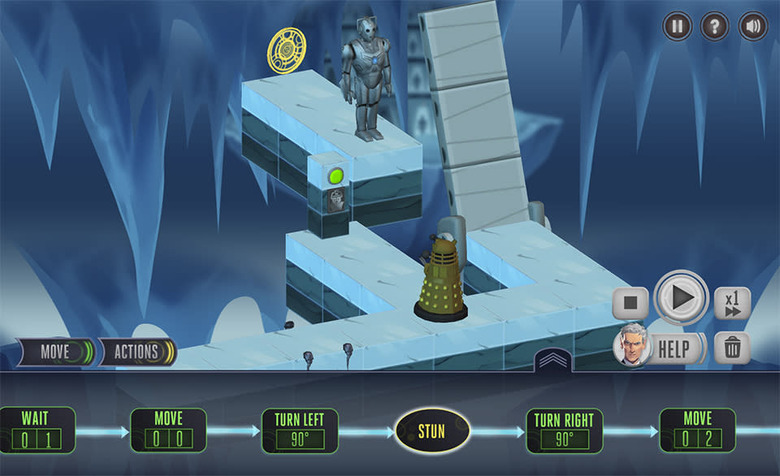Expand the program panel with the chevron handle
This screenshot has width=780, height=476.
[553, 360]
